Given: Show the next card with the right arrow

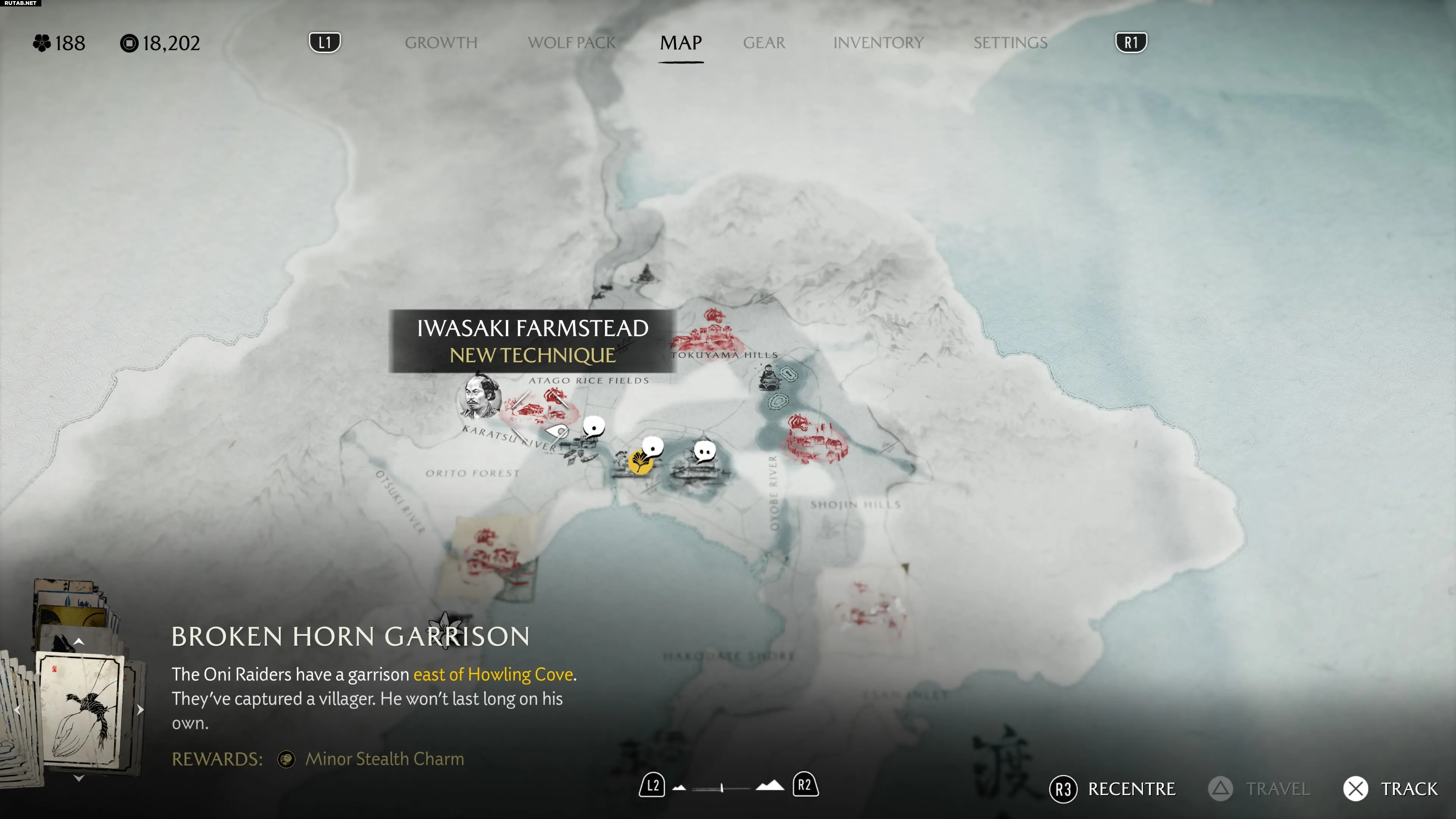Looking at the screenshot, I should (140, 709).
